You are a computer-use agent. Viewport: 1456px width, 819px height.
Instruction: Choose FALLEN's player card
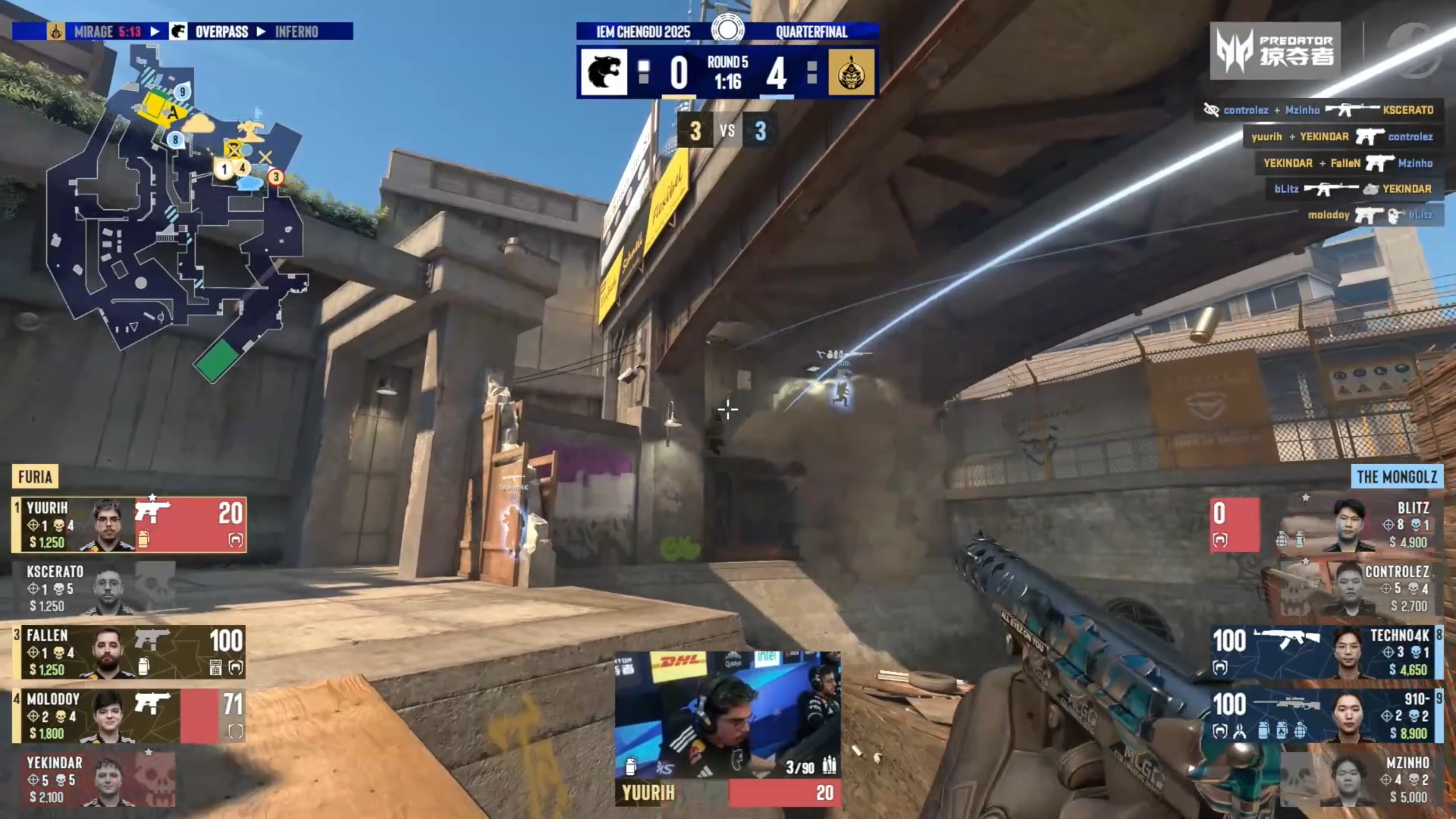[x=129, y=651]
